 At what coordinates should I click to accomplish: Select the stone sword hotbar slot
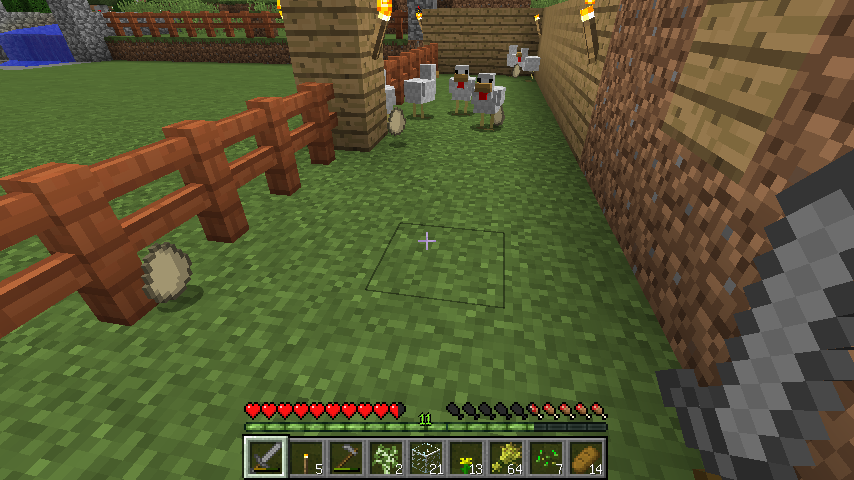[266, 457]
